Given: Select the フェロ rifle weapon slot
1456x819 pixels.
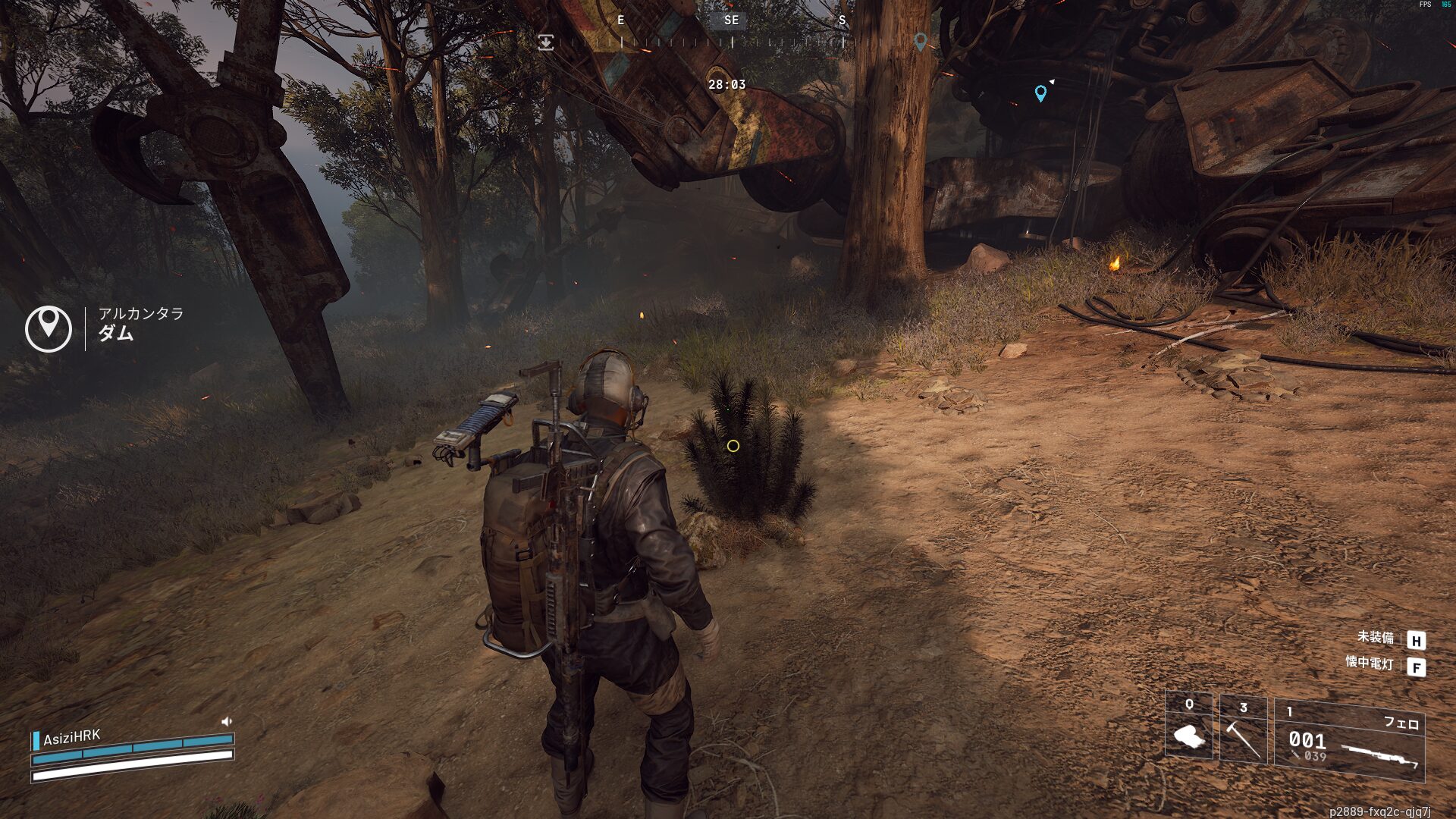Looking at the screenshot, I should (x=1349, y=741).
